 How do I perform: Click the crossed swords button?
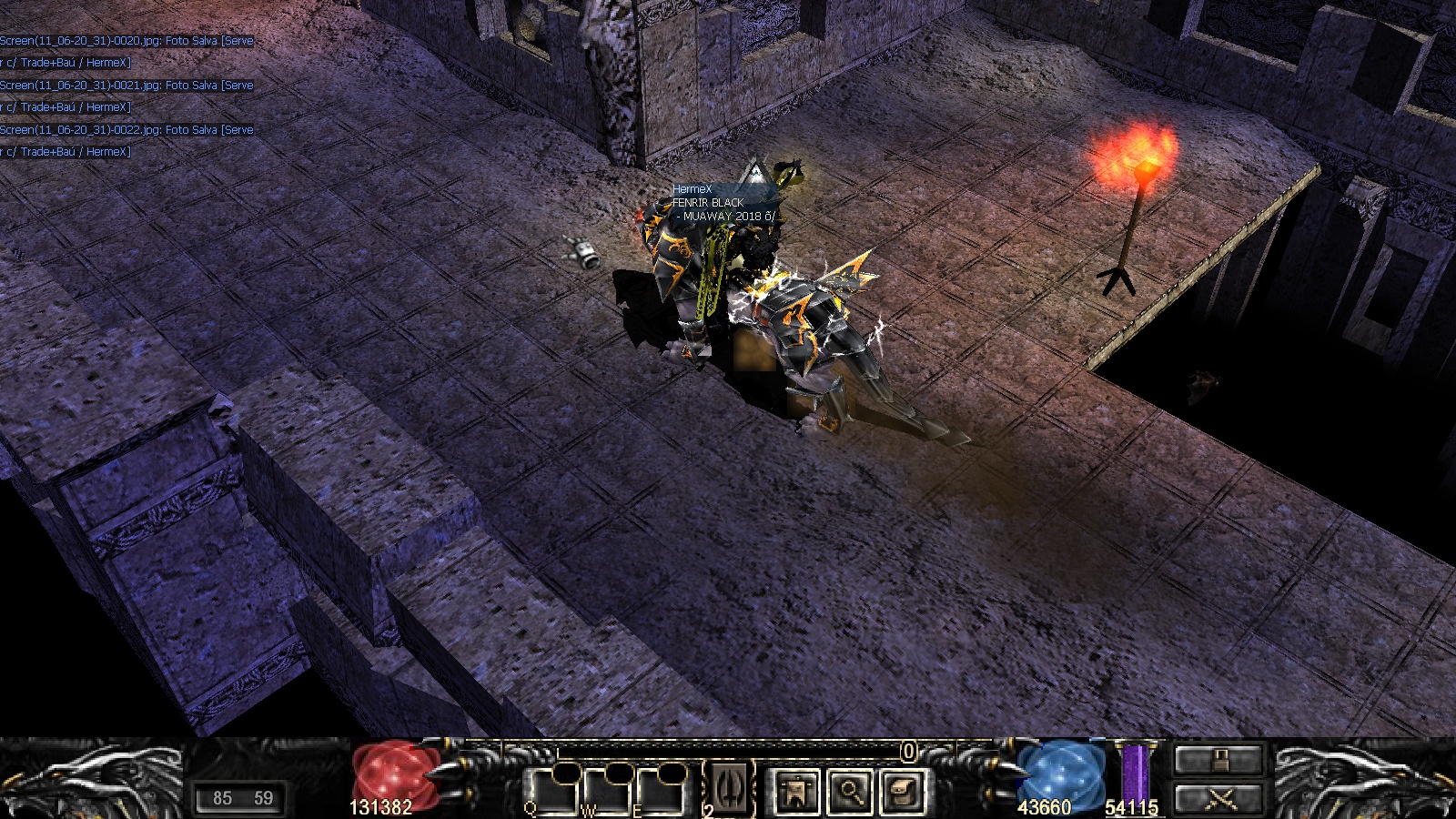point(1218,800)
